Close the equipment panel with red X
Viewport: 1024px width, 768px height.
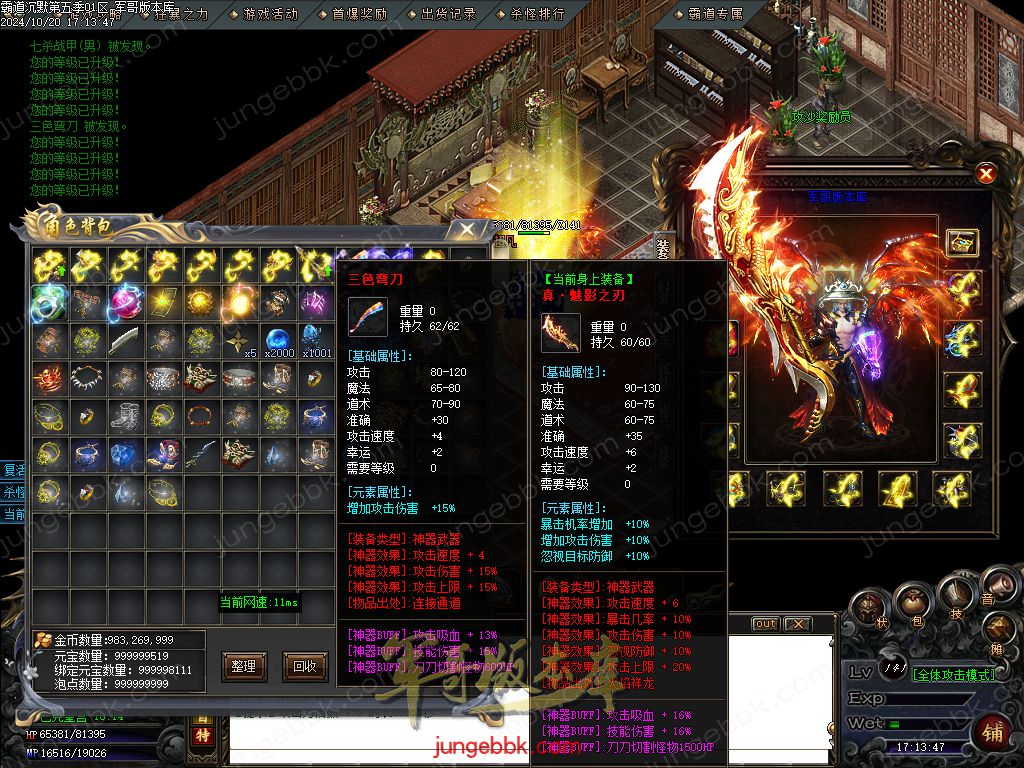click(986, 174)
